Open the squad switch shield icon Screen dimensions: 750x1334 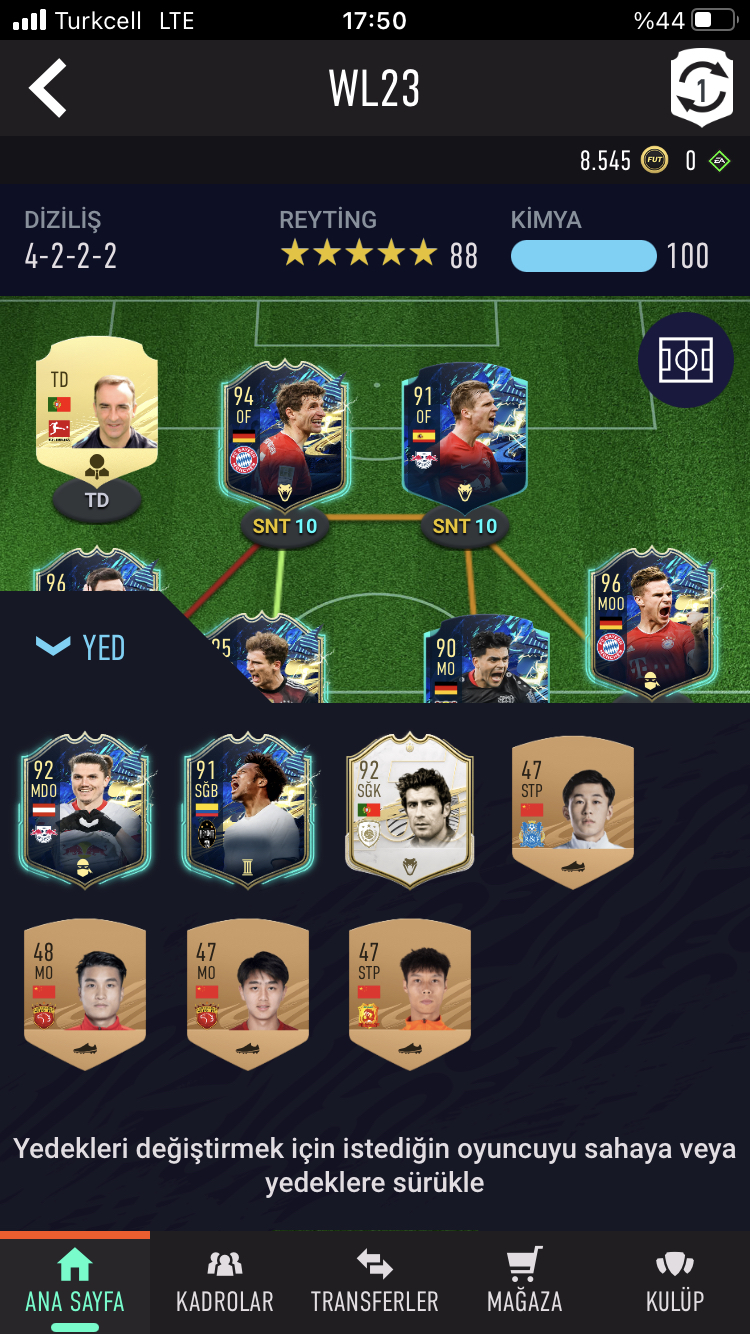pyautogui.click(x=701, y=88)
